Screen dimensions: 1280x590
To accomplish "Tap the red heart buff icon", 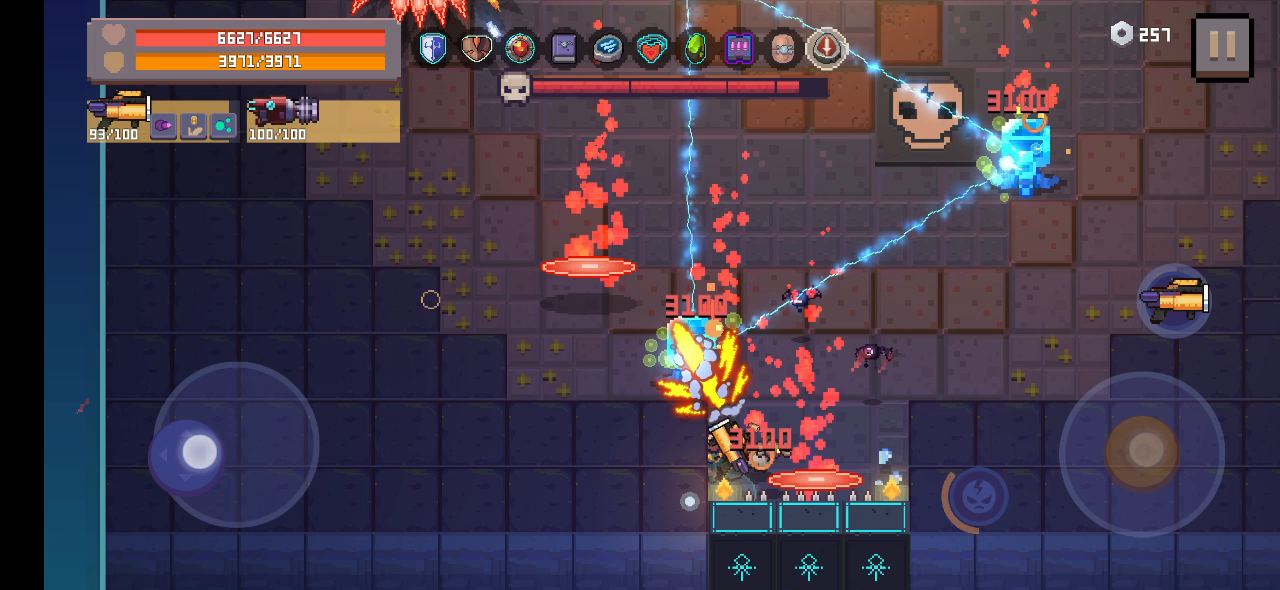I will tap(652, 48).
